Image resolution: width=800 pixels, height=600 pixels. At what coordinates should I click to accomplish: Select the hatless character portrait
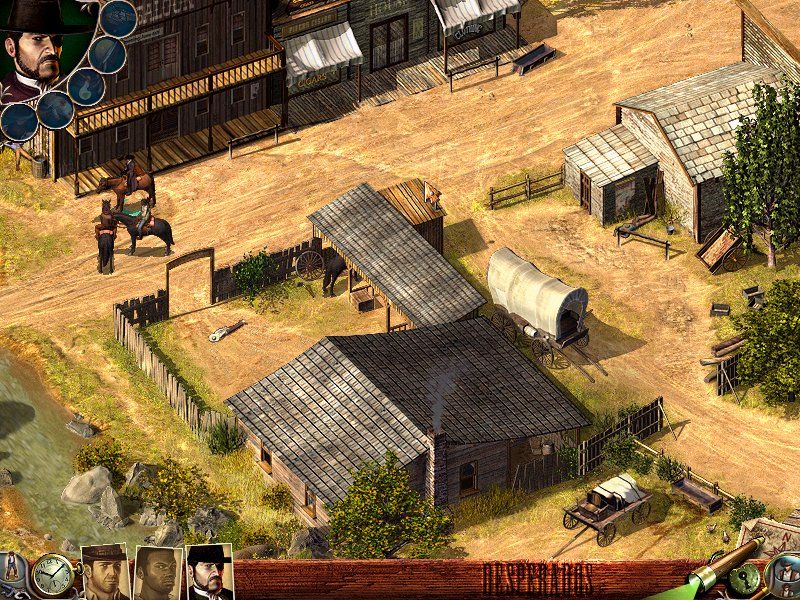coord(157,573)
